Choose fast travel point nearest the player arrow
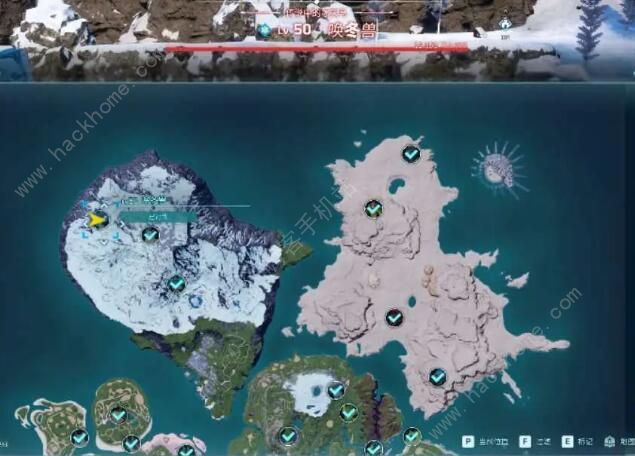The image size is (635, 456). point(150,235)
